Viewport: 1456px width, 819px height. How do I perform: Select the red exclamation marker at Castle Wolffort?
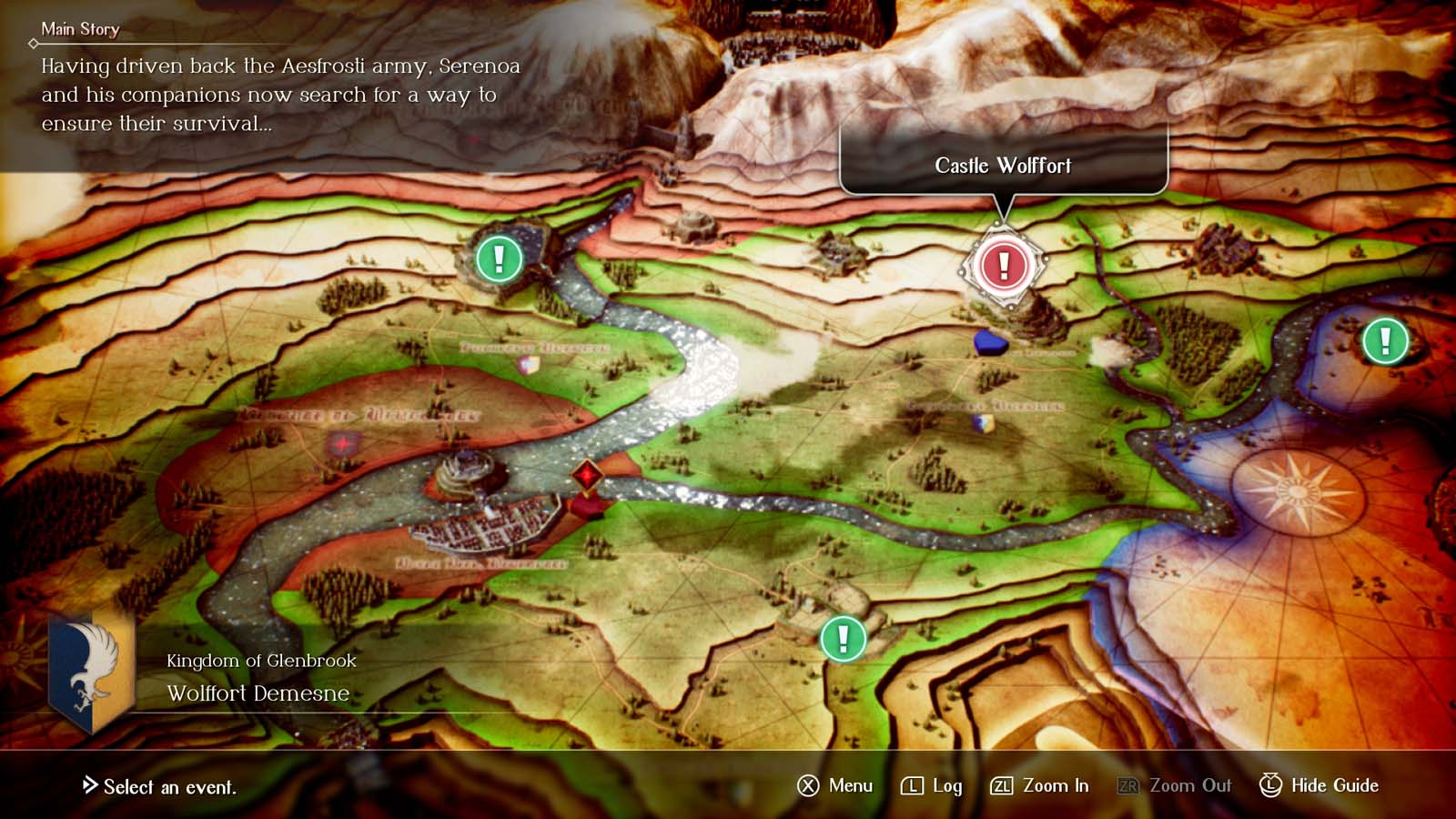1002,265
